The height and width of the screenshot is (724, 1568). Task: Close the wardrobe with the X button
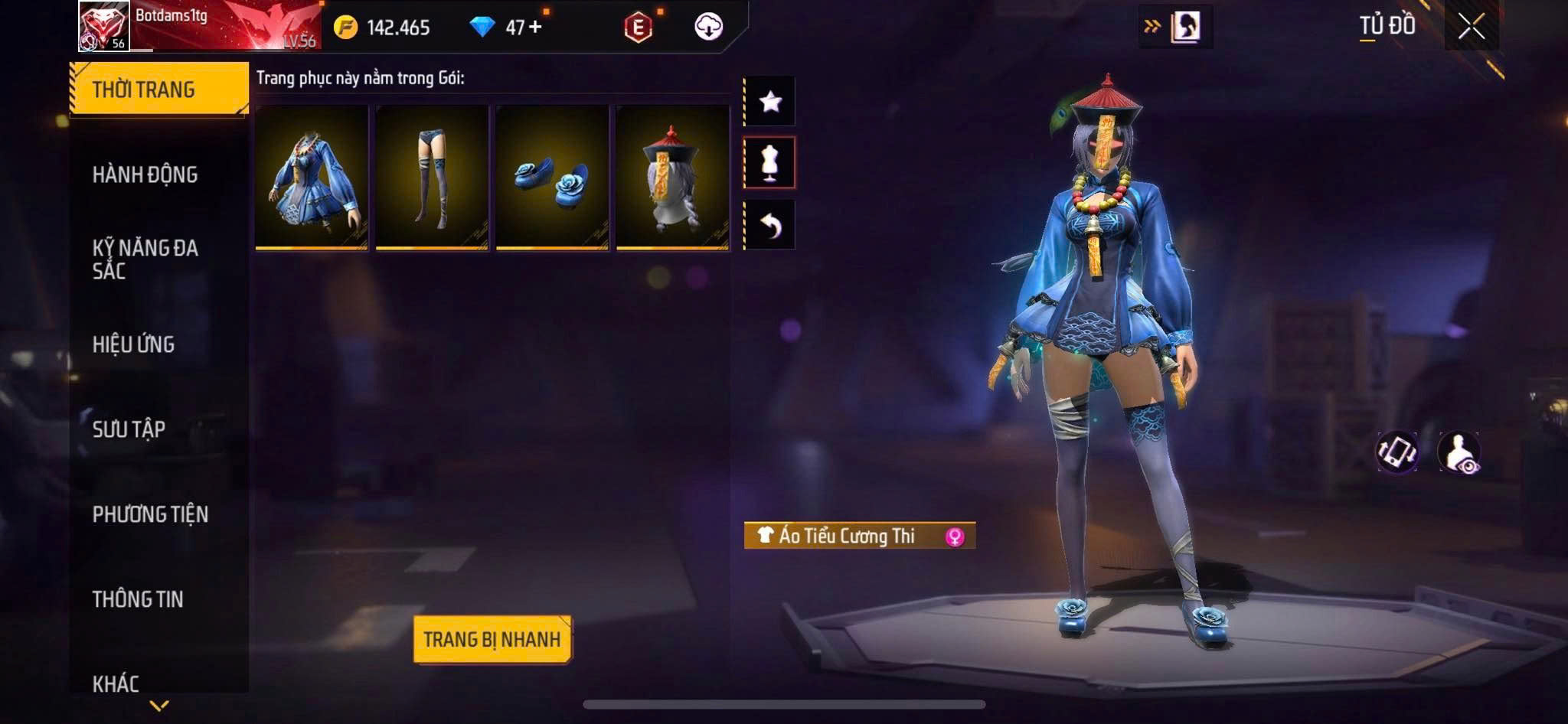pos(1471,27)
